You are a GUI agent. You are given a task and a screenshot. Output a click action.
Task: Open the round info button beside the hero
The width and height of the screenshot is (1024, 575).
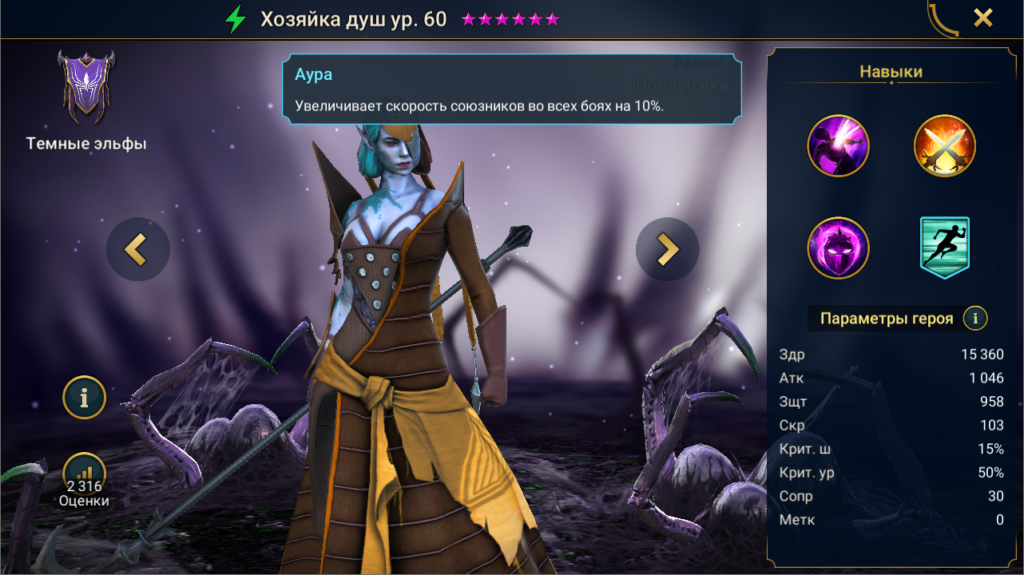pyautogui.click(x=84, y=397)
